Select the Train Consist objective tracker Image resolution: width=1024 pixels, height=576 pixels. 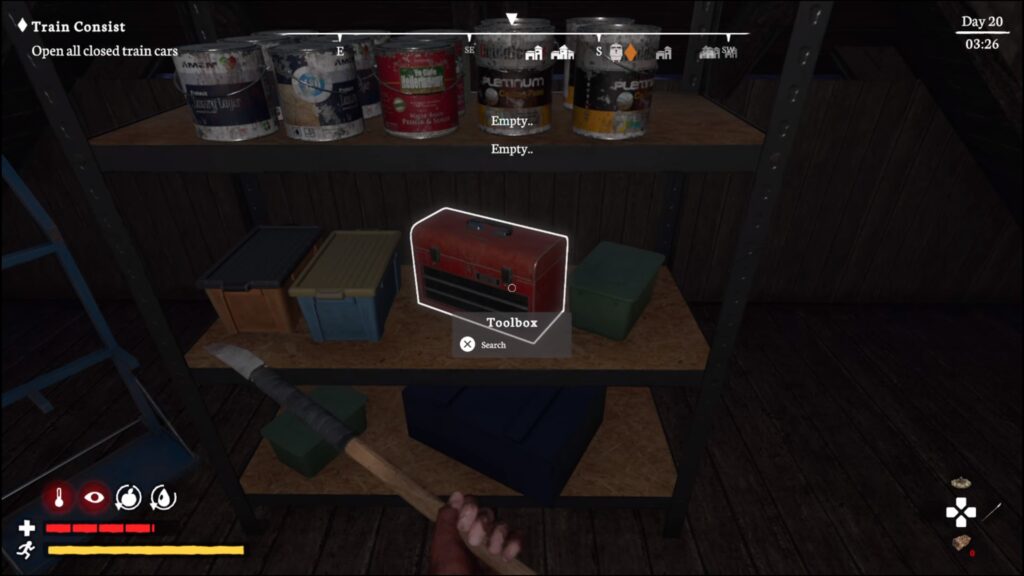[78, 27]
